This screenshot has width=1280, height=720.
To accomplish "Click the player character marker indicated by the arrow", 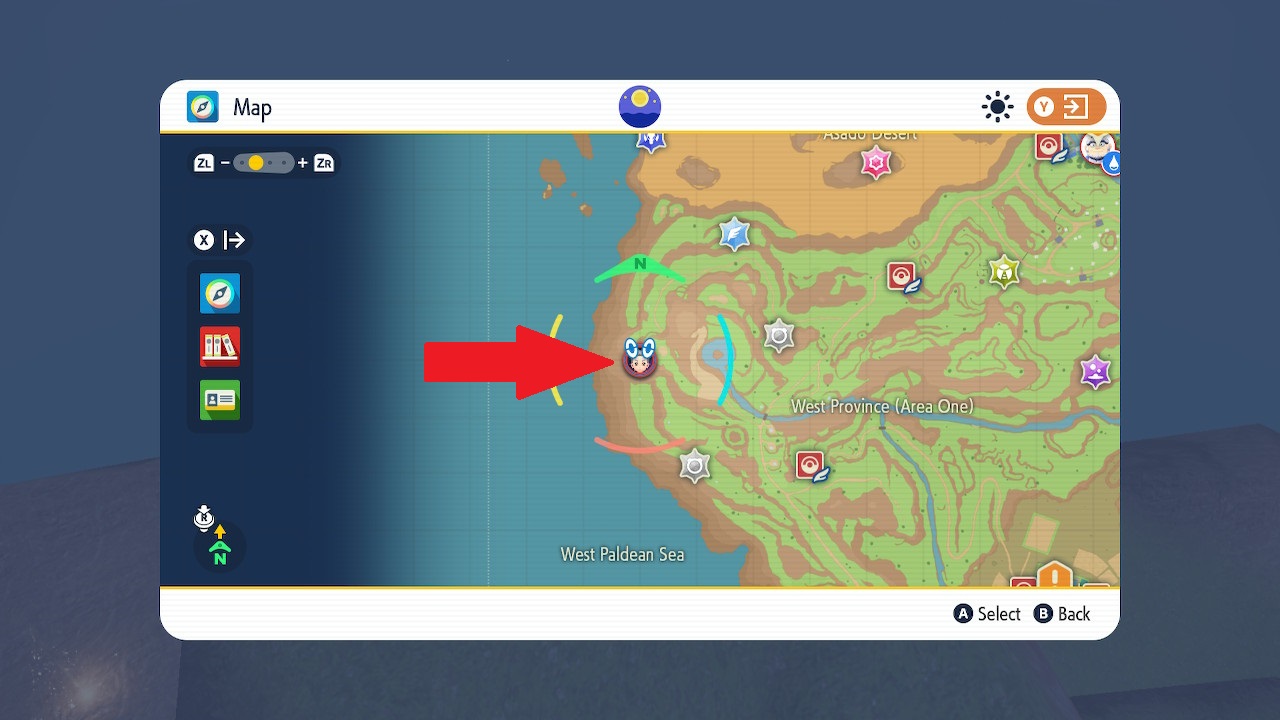I will (x=641, y=360).
